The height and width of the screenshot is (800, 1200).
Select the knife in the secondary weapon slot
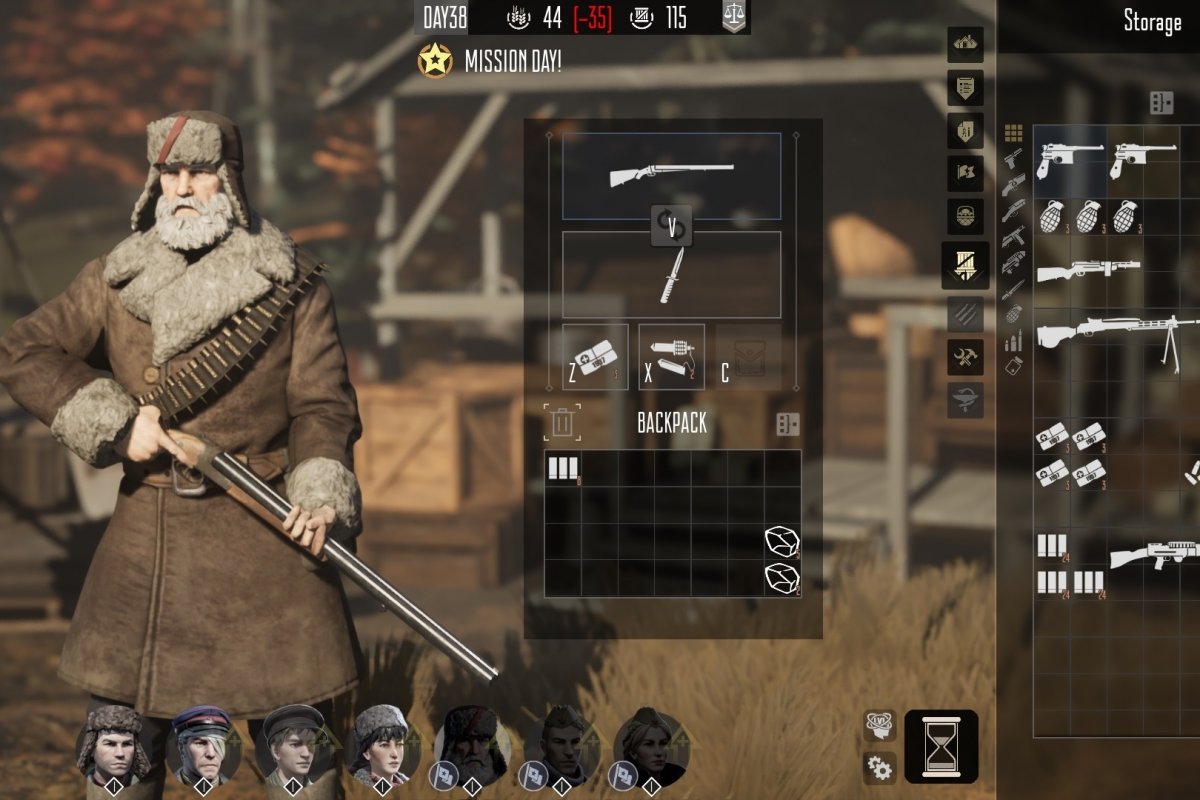coord(671,275)
